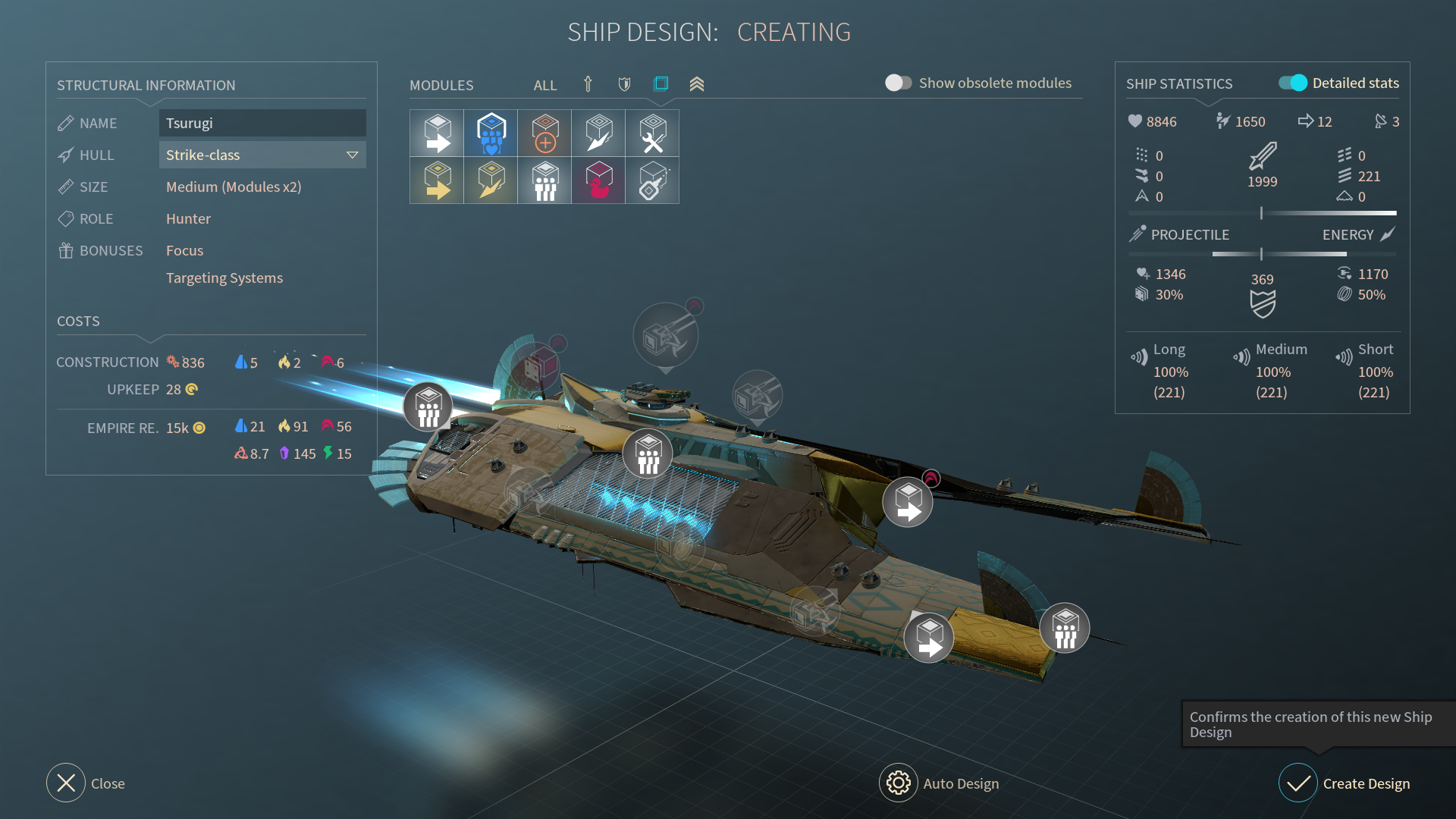Run Auto Design for this ship

pyautogui.click(x=899, y=783)
